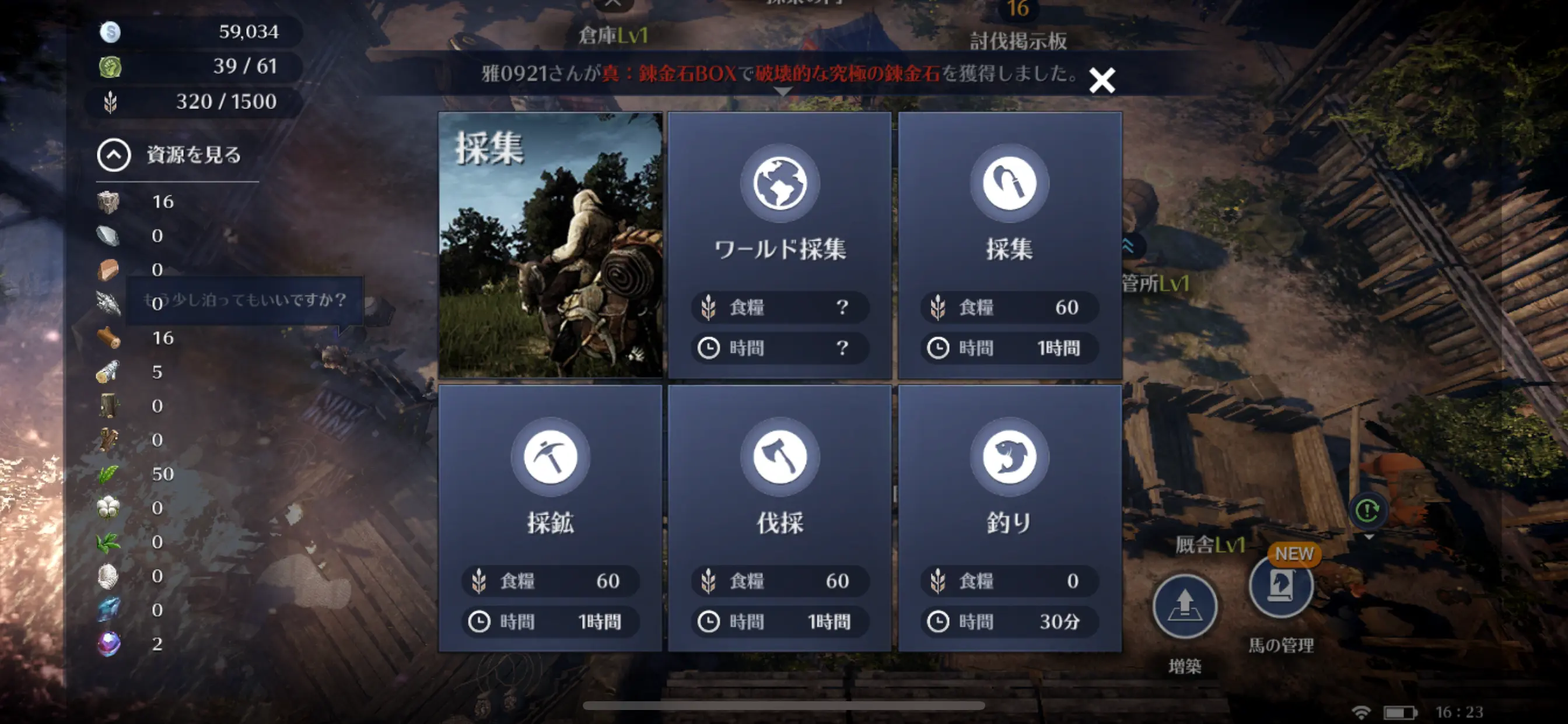Click the leaf resource icon showing 50
This screenshot has height=724, width=1568.
tap(110, 473)
